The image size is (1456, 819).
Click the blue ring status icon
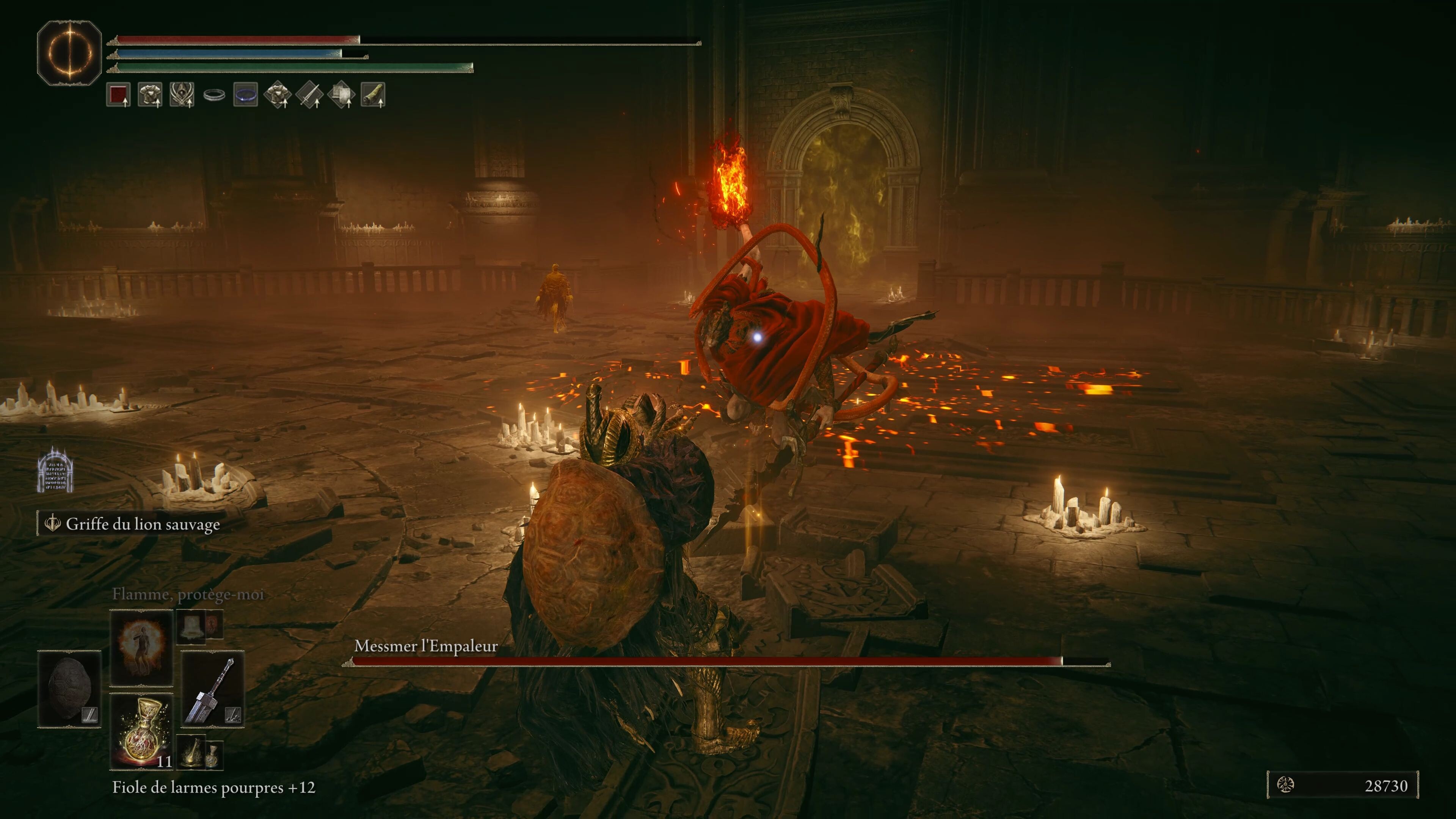click(x=246, y=95)
